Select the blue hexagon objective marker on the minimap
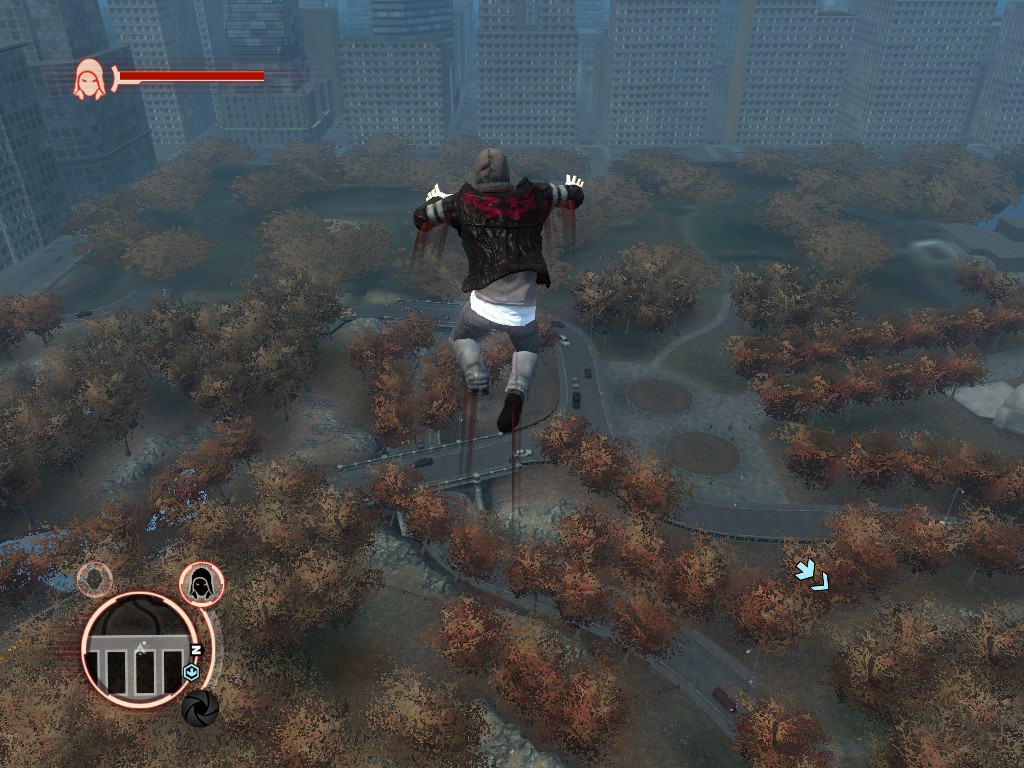Screen dimensions: 1024x768 pyautogui.click(x=193, y=673)
